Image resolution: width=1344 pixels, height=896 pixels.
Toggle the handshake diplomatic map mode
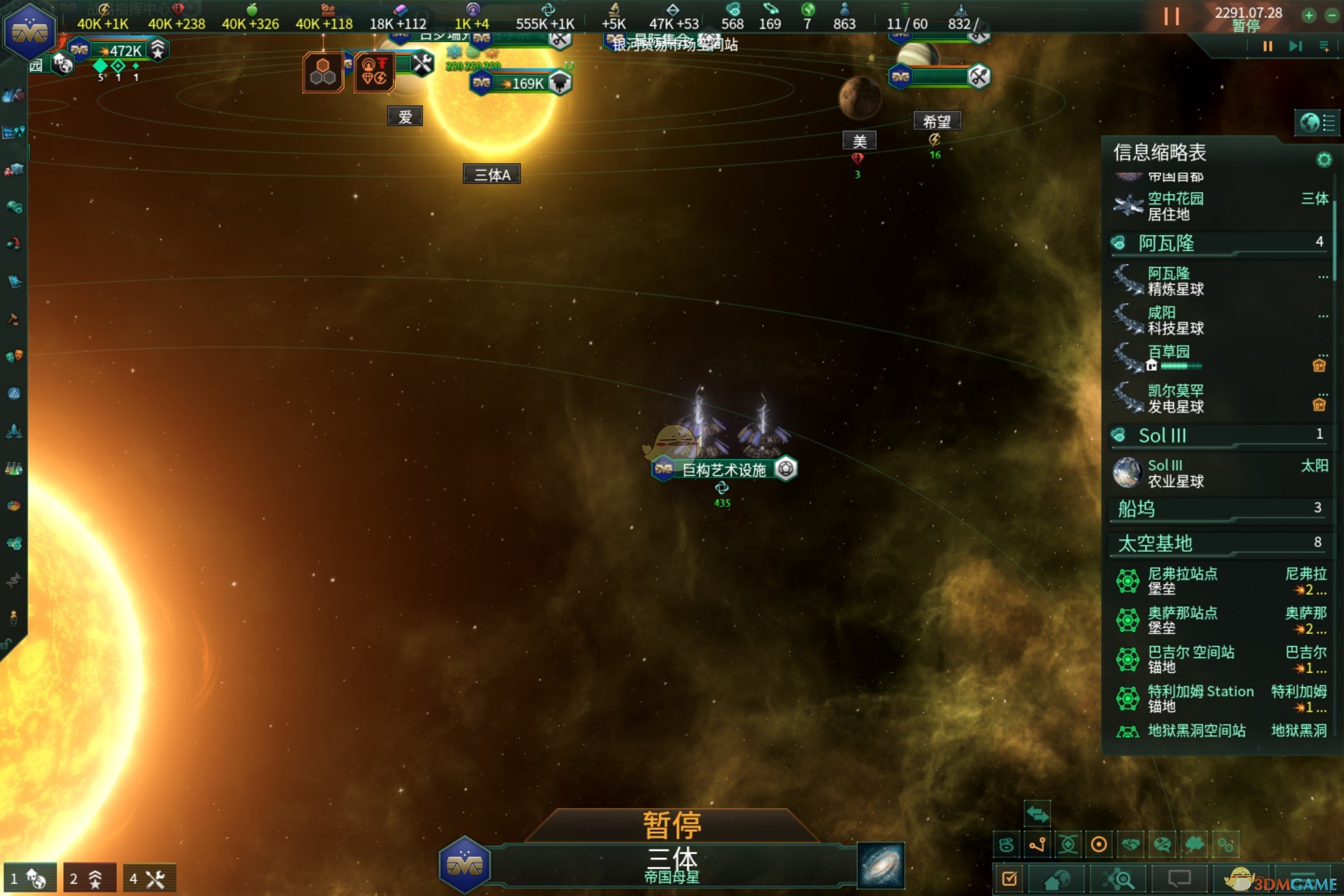coord(1131,844)
